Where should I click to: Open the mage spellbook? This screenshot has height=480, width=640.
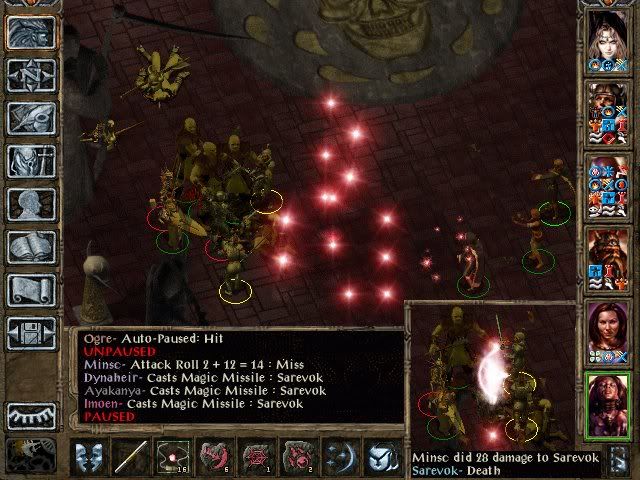pyautogui.click(x=31, y=246)
